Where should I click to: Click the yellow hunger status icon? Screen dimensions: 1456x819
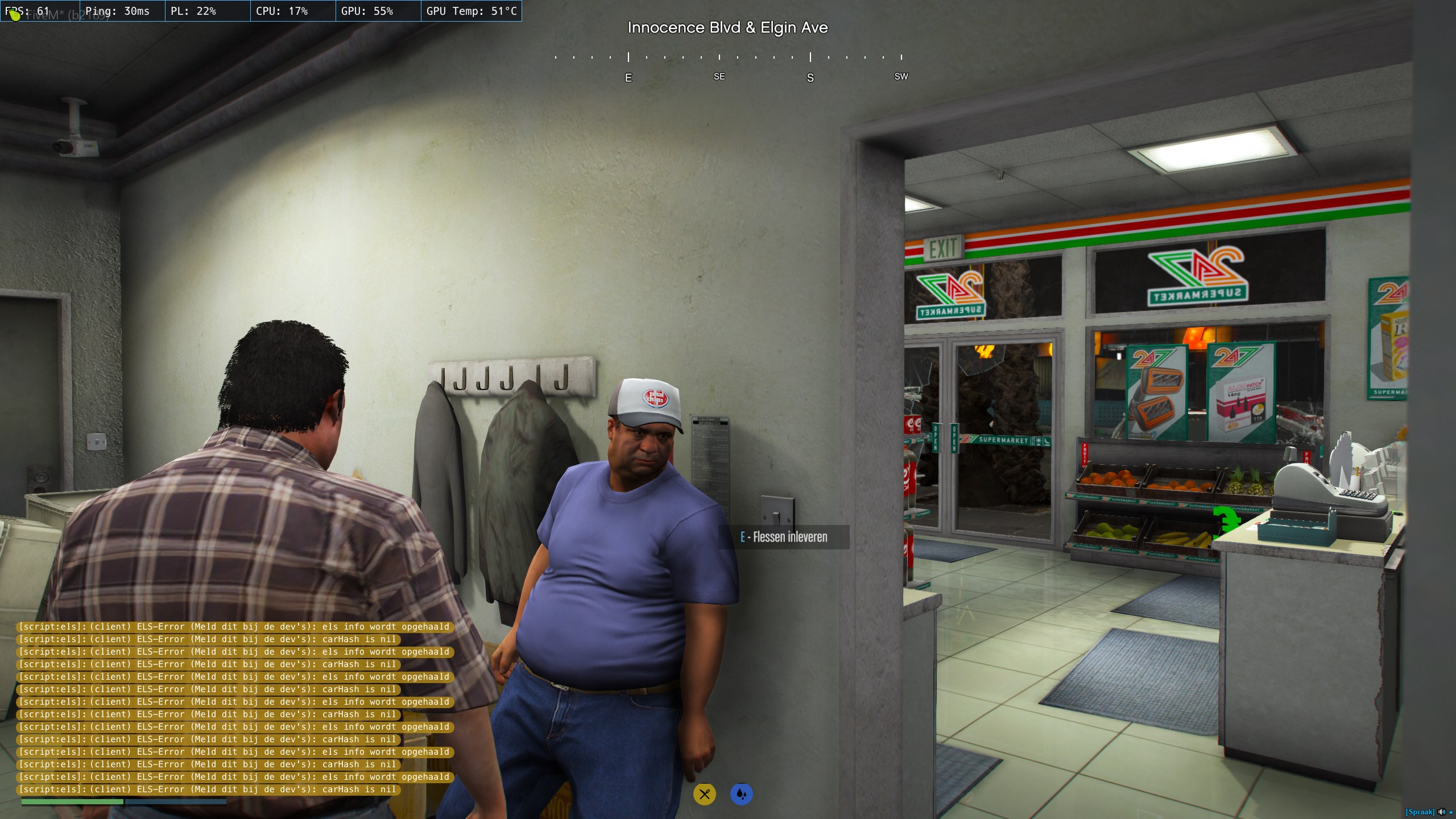coord(704,794)
